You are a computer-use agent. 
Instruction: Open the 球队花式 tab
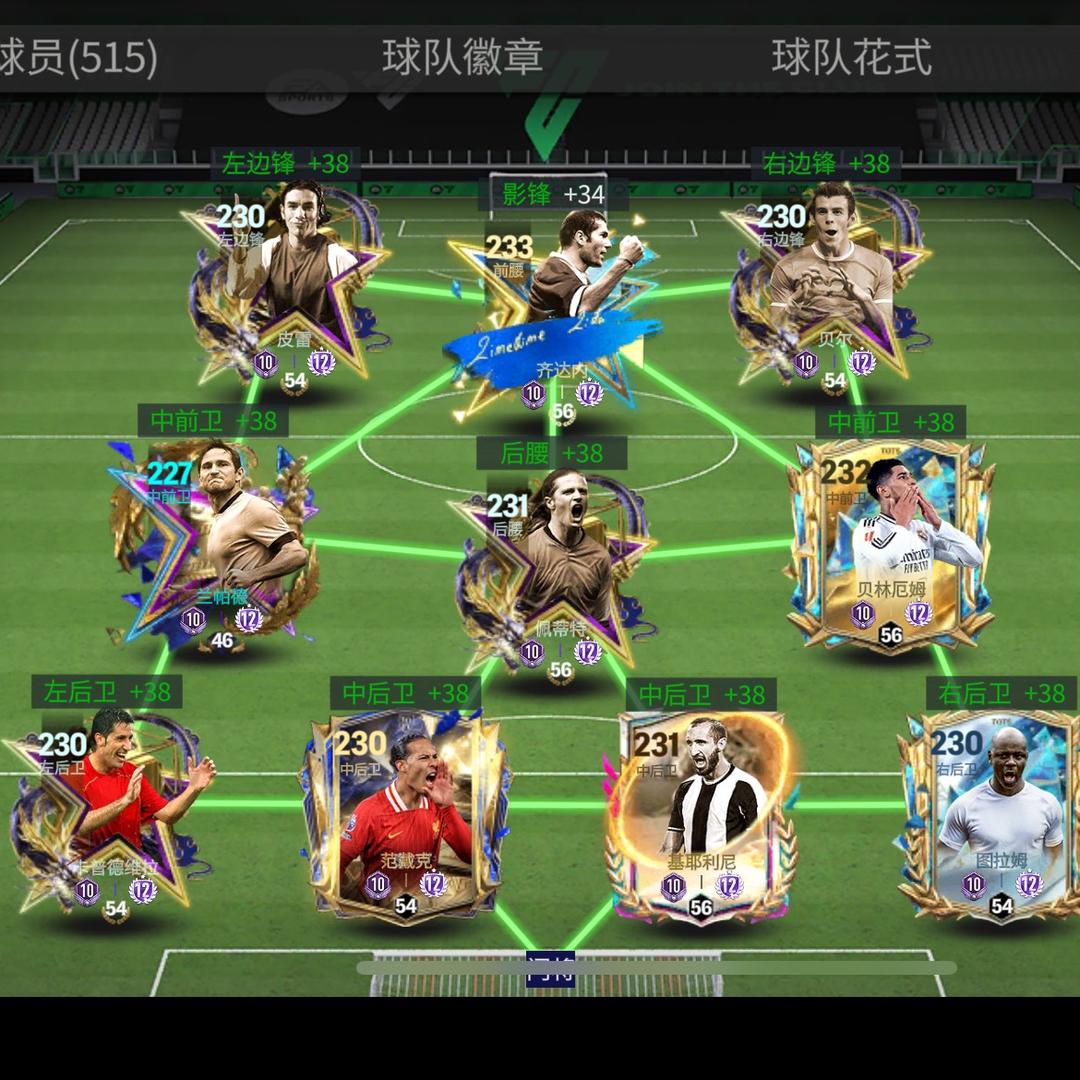tap(851, 58)
